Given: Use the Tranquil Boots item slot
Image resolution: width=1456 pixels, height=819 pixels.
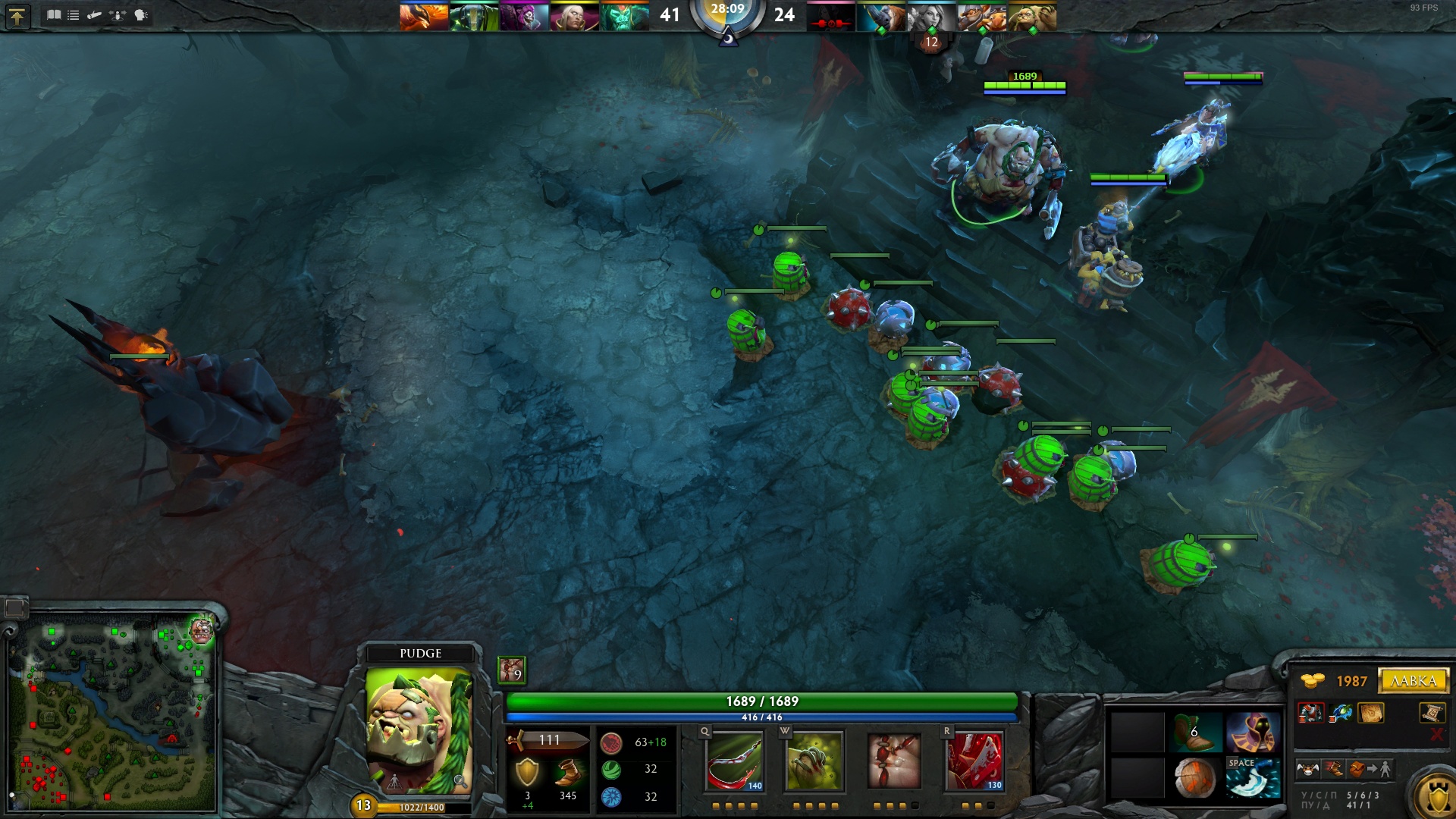Looking at the screenshot, I should 1195,732.
